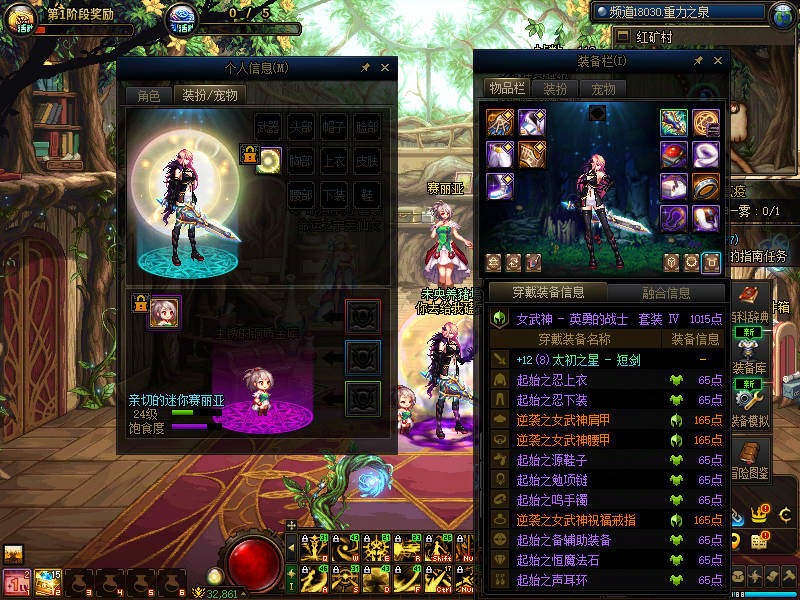Close the equipment panel
The image size is (800, 600).
pos(714,61)
